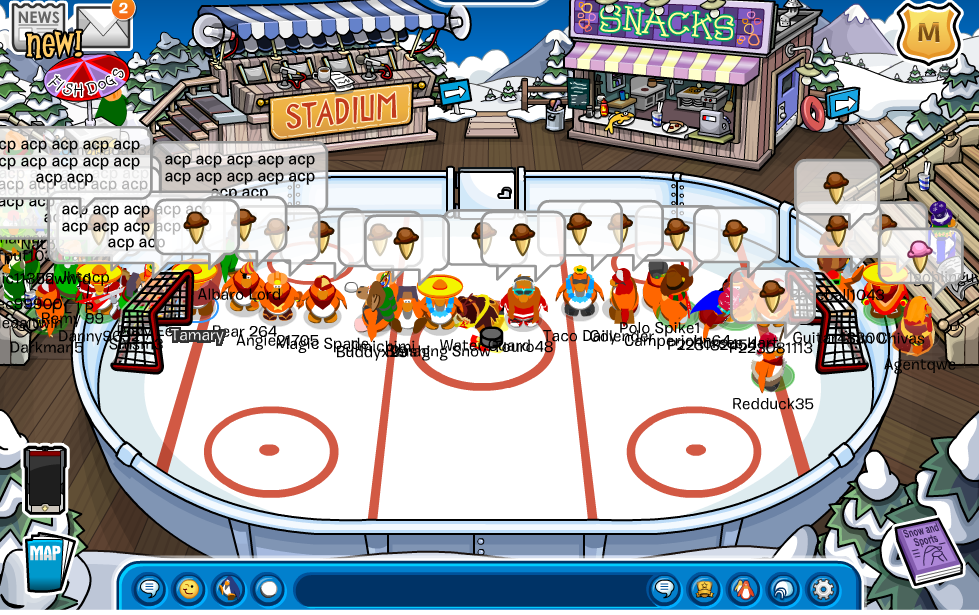Screen dimensions: 979x615
Task: Open the mail envelope with 2 notifications
Action: pos(104,25)
